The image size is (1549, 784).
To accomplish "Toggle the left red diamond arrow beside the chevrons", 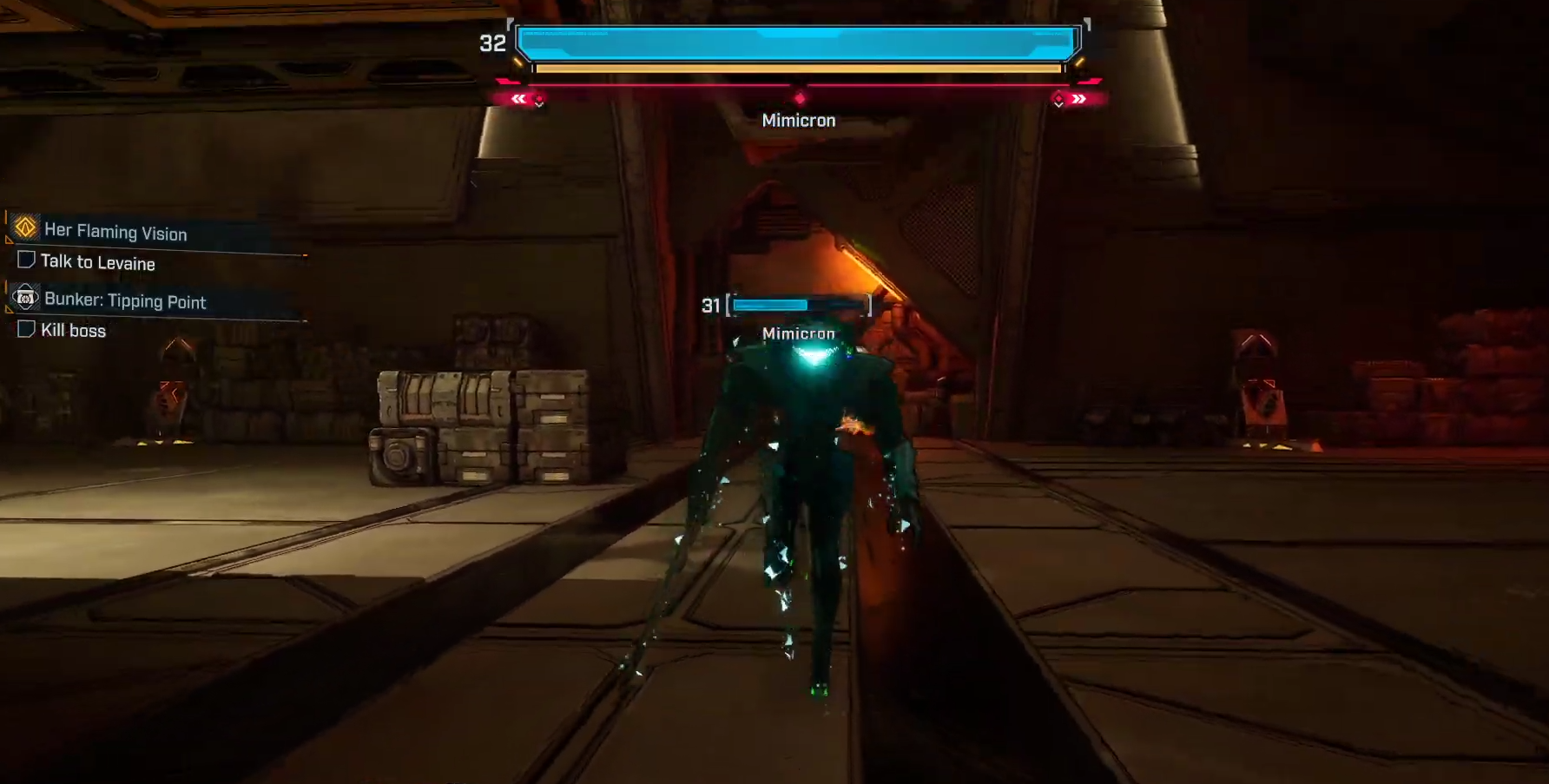I will coord(539,102).
